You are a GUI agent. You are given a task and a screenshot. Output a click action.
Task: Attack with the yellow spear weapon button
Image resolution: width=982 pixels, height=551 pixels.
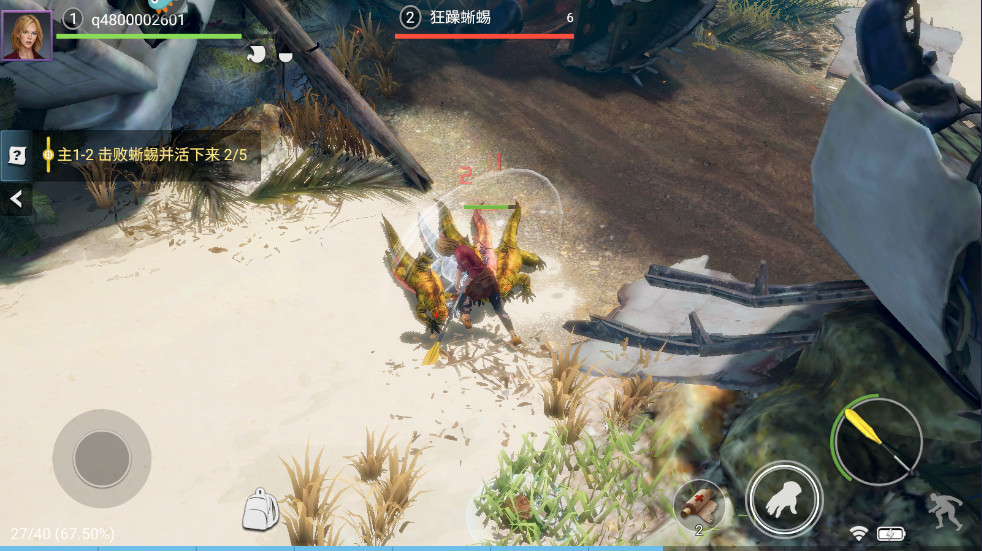(875, 441)
